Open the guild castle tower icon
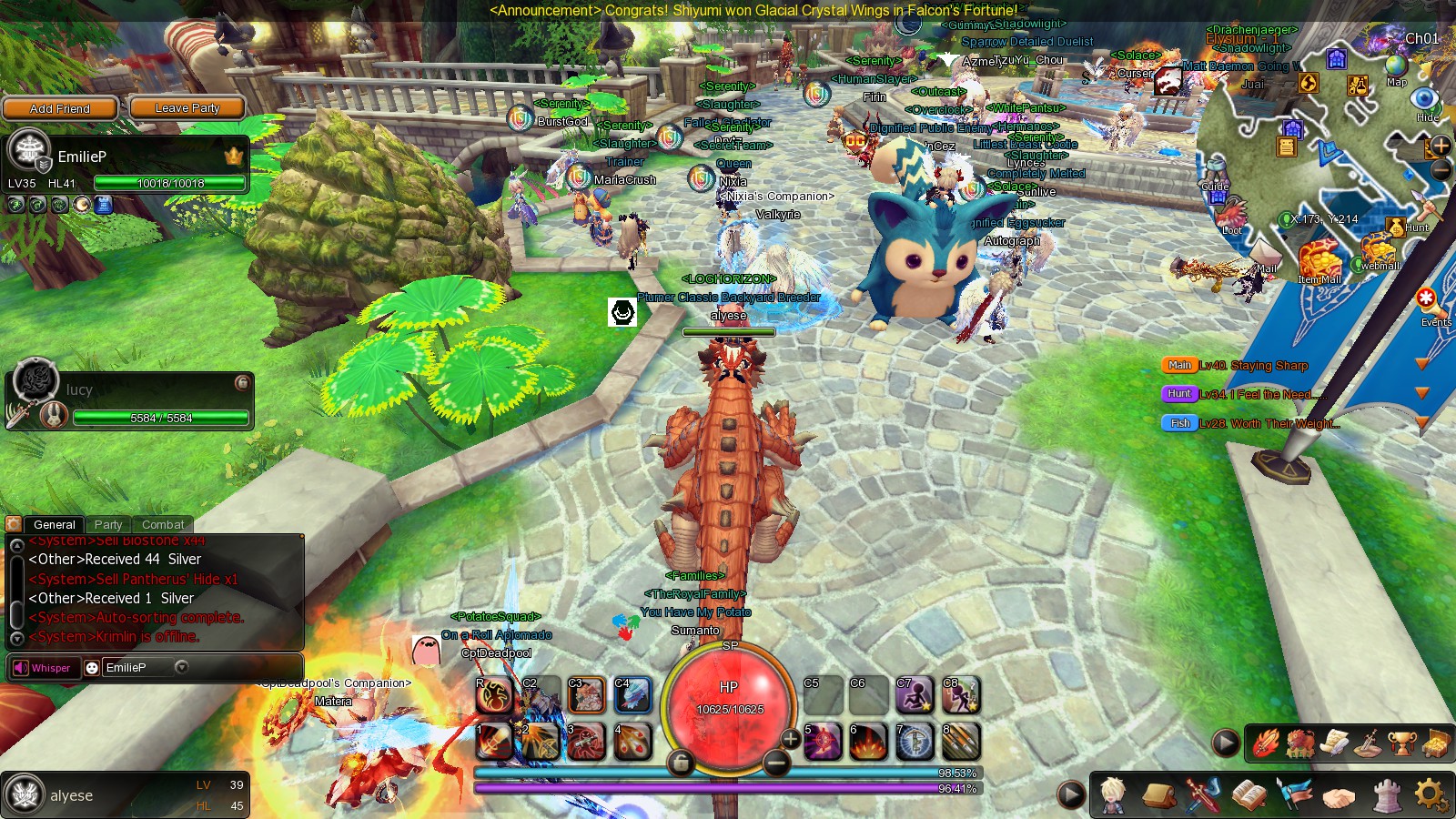 [x=1387, y=794]
